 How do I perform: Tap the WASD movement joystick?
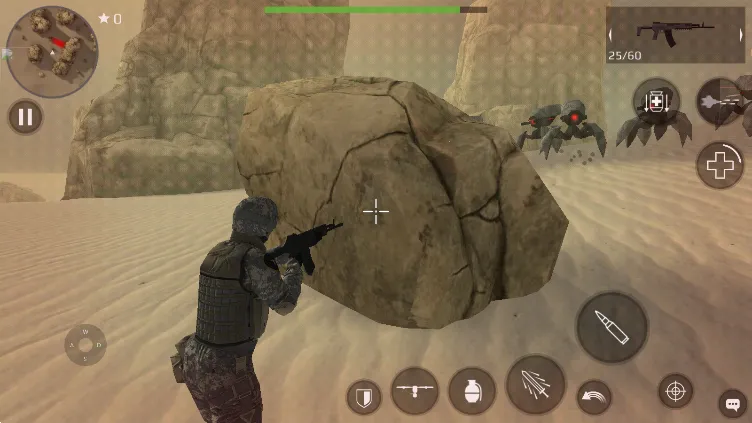point(85,345)
